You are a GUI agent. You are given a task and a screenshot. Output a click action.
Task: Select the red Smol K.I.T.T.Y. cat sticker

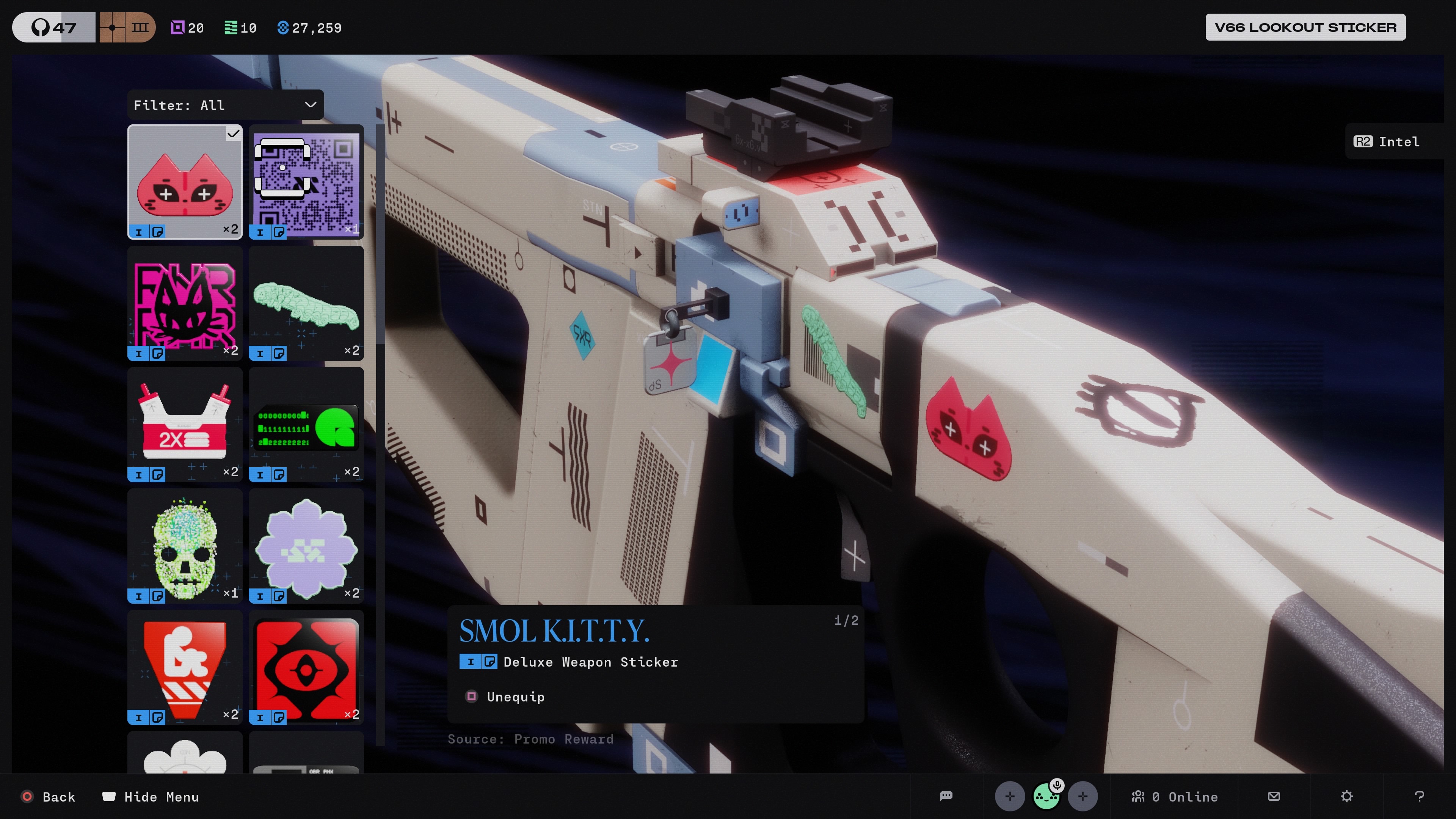click(185, 182)
